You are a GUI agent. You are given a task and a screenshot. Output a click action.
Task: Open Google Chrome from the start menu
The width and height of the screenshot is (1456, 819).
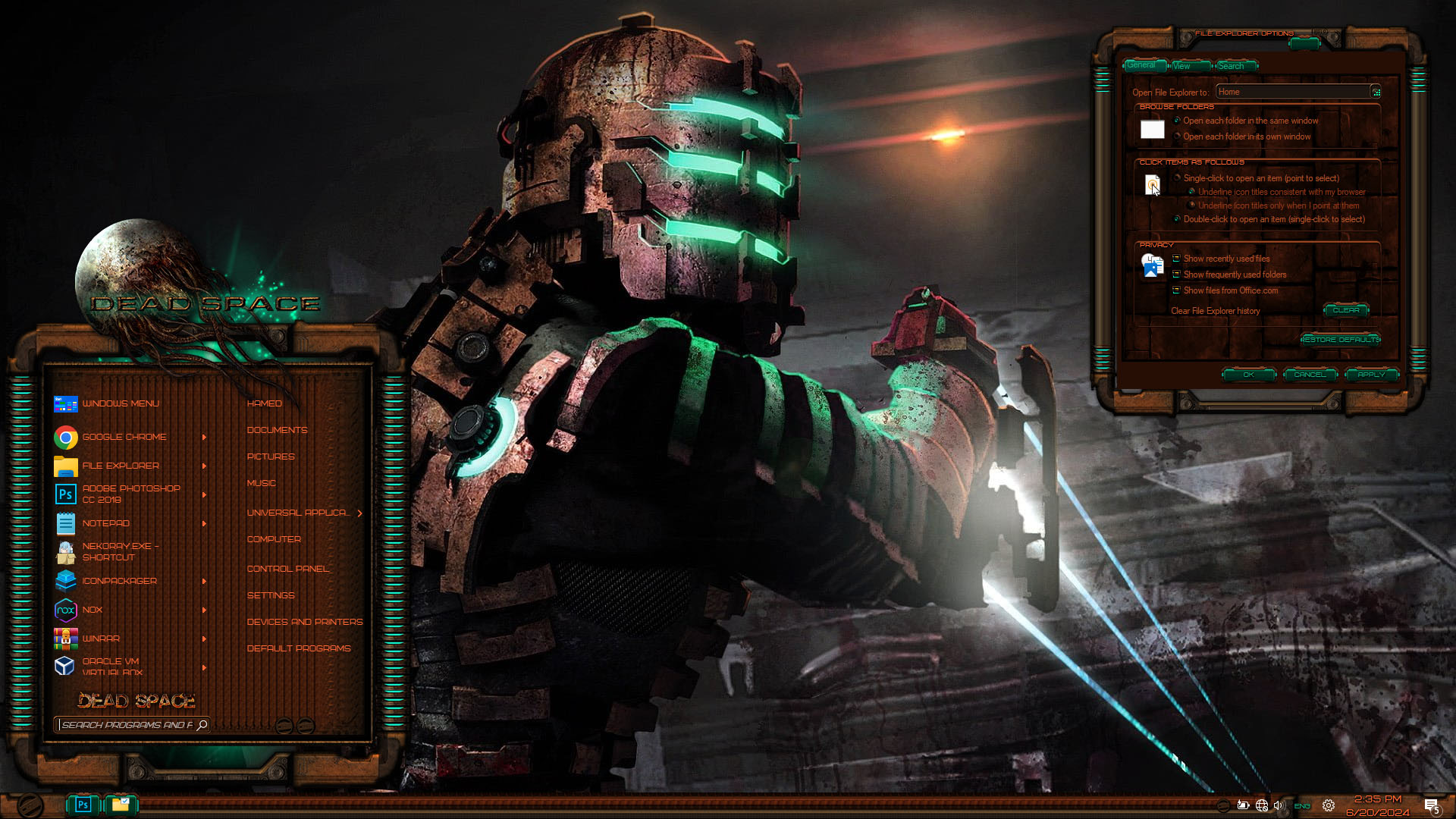coord(124,437)
